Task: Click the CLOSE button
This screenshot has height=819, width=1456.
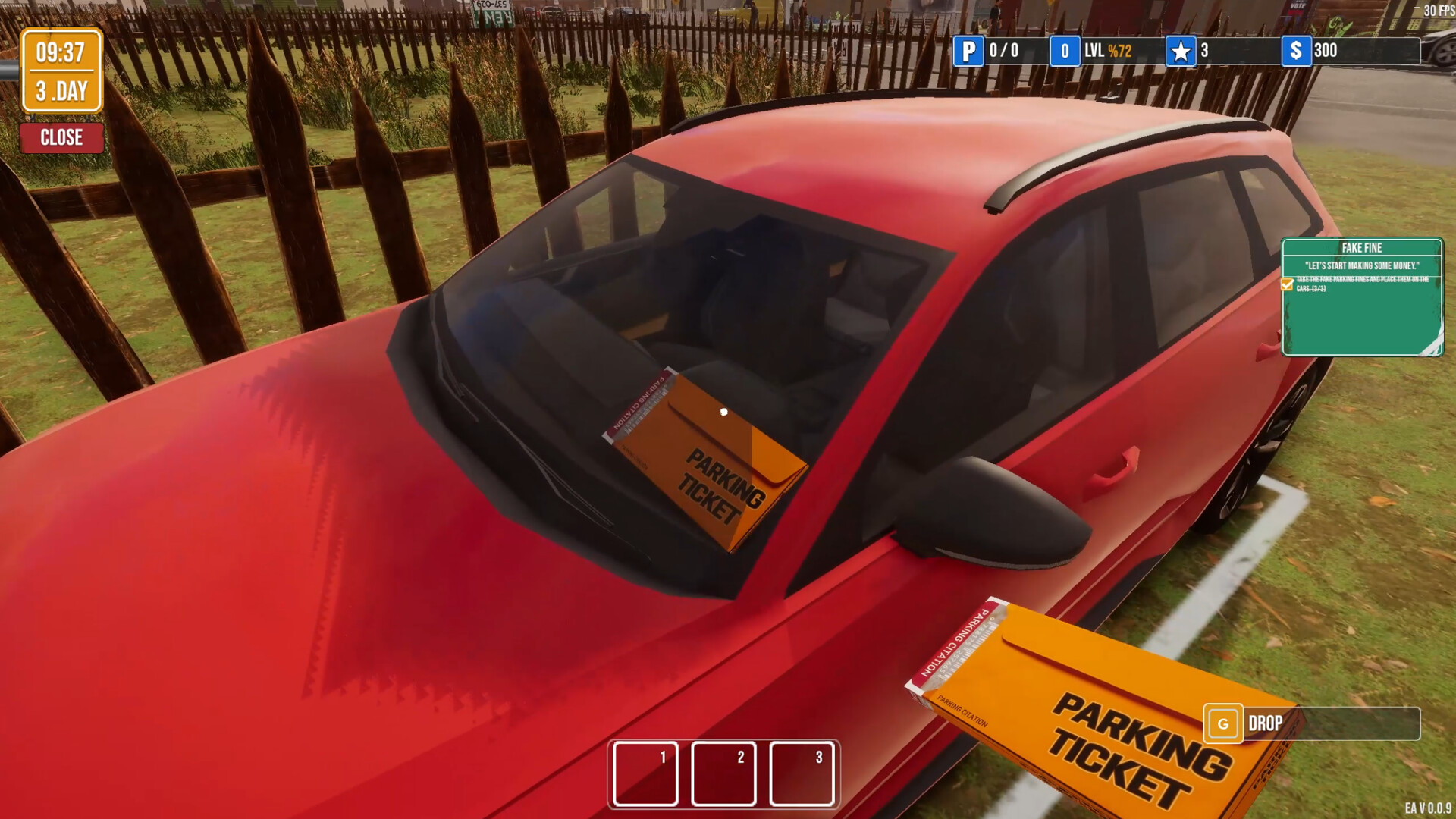Action: 62,137
